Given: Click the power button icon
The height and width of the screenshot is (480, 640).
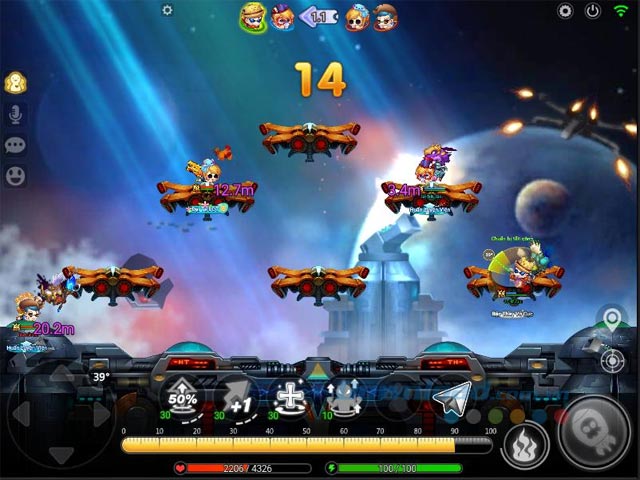Looking at the screenshot, I should [x=593, y=11].
